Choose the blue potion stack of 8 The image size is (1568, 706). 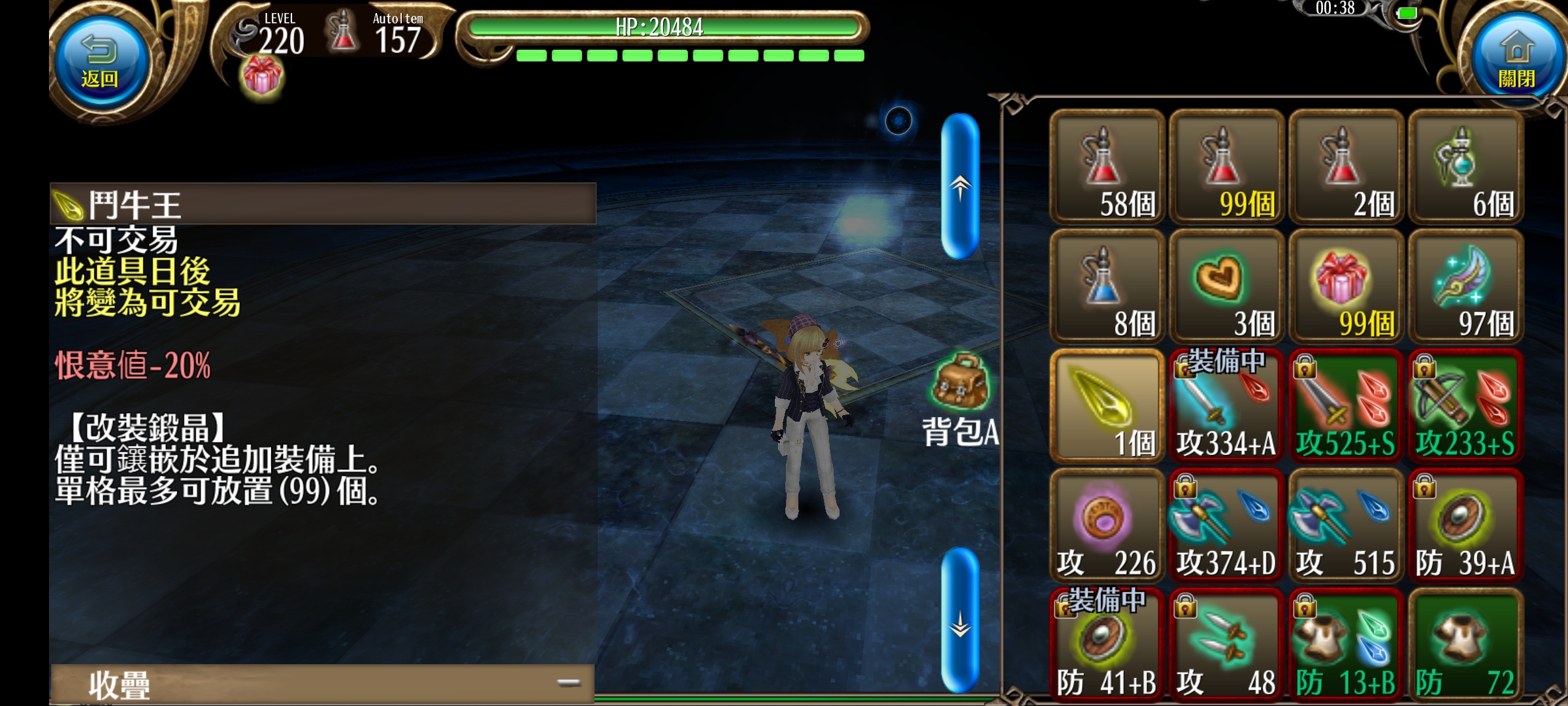pos(1107,286)
